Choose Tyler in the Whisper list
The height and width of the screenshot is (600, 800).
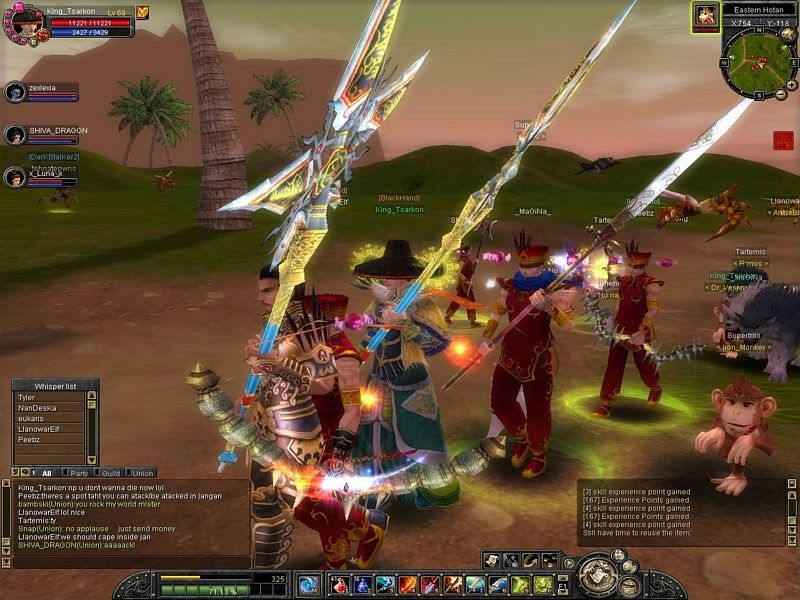[x=48, y=396]
